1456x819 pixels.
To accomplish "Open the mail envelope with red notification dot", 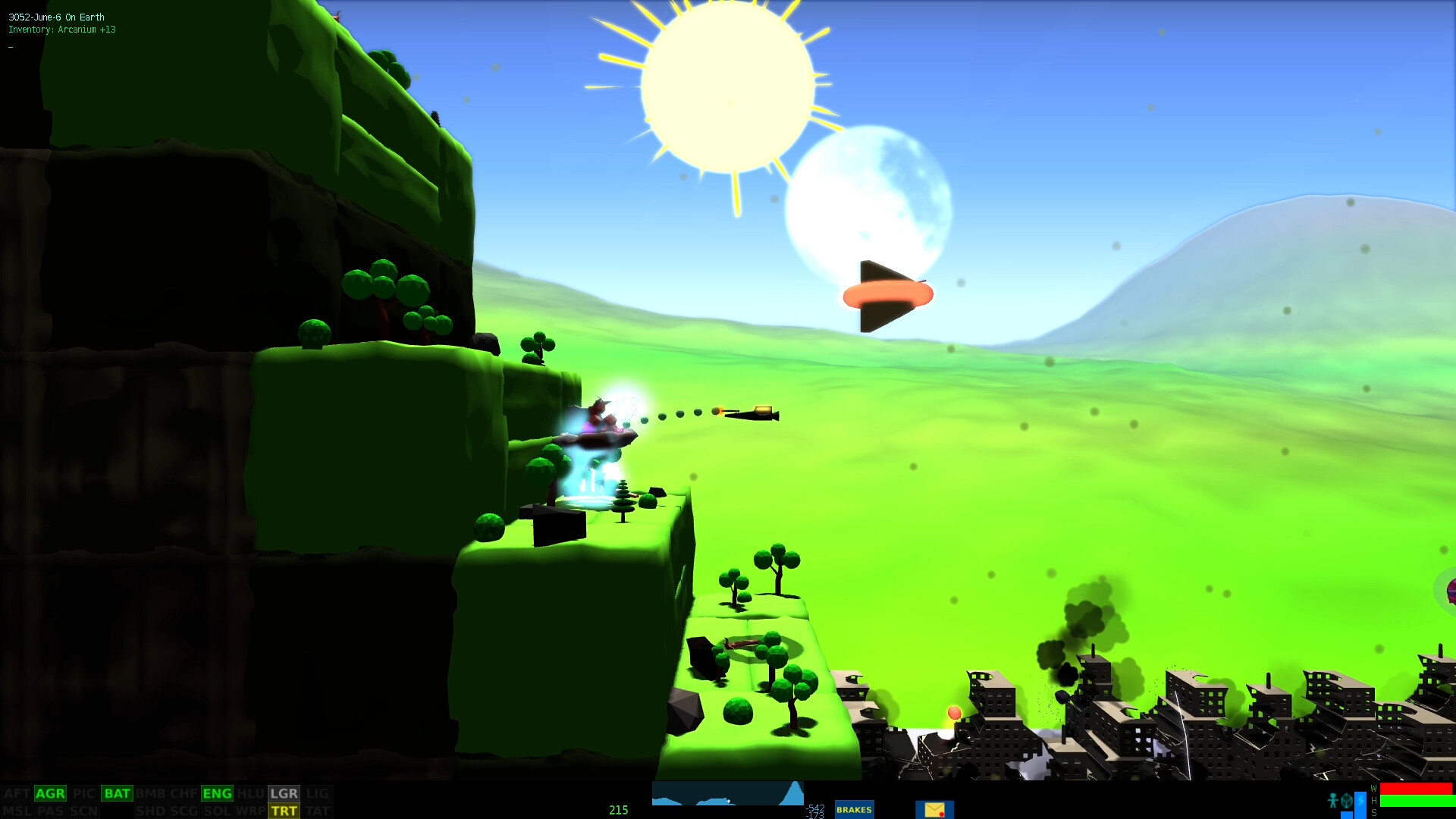I will pyautogui.click(x=934, y=810).
